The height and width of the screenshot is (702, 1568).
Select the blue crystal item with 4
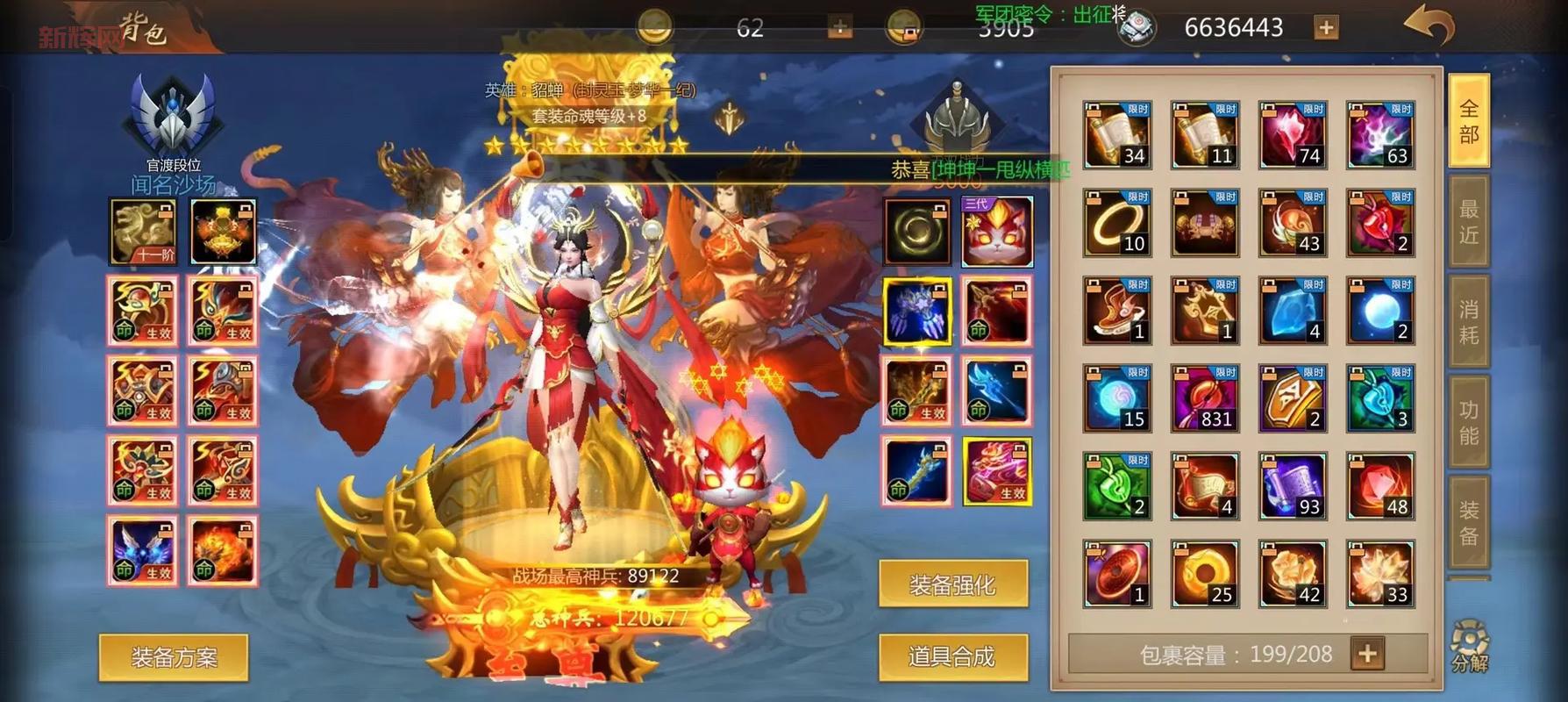[1292, 310]
